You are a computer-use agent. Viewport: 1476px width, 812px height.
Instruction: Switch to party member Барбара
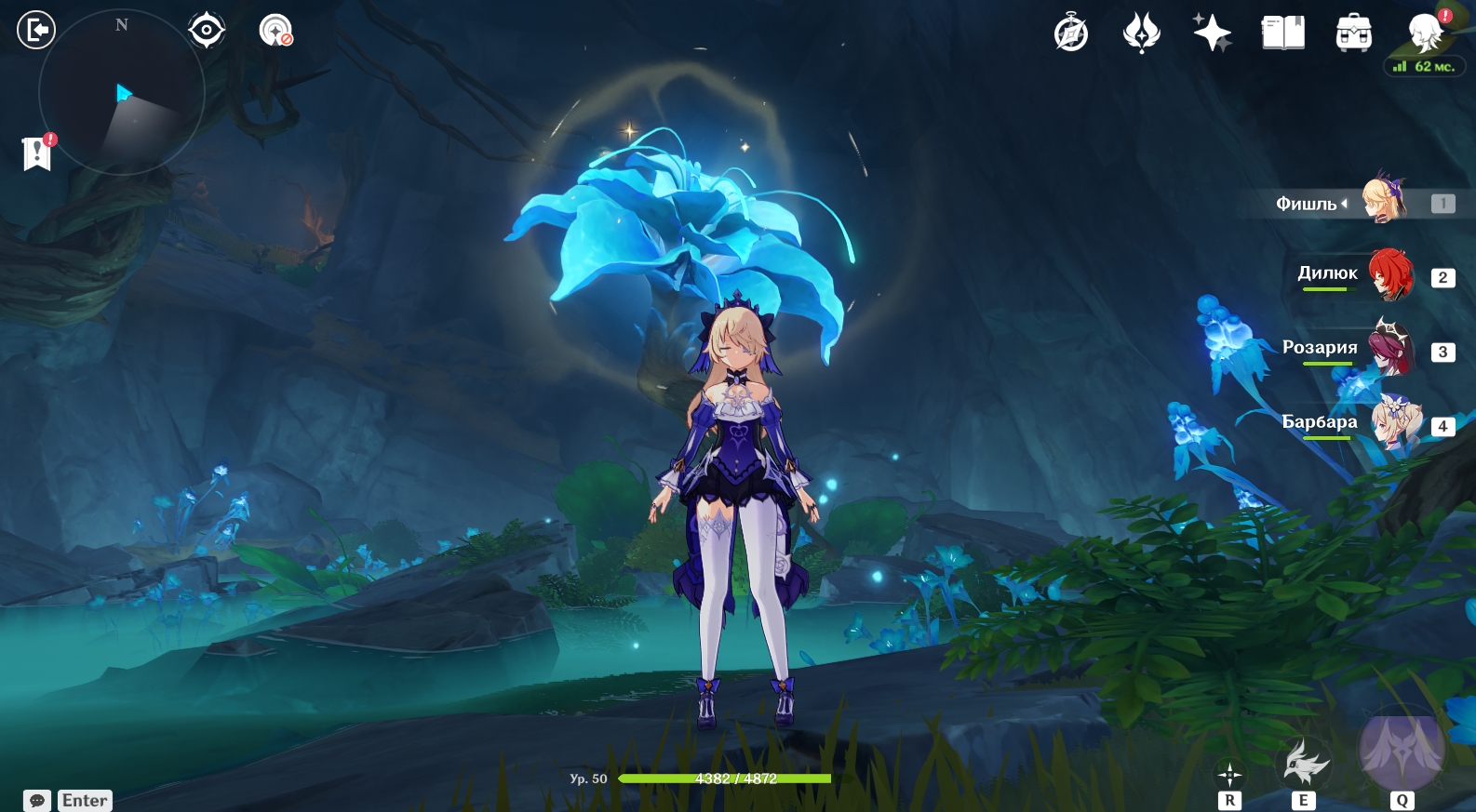click(x=1394, y=423)
